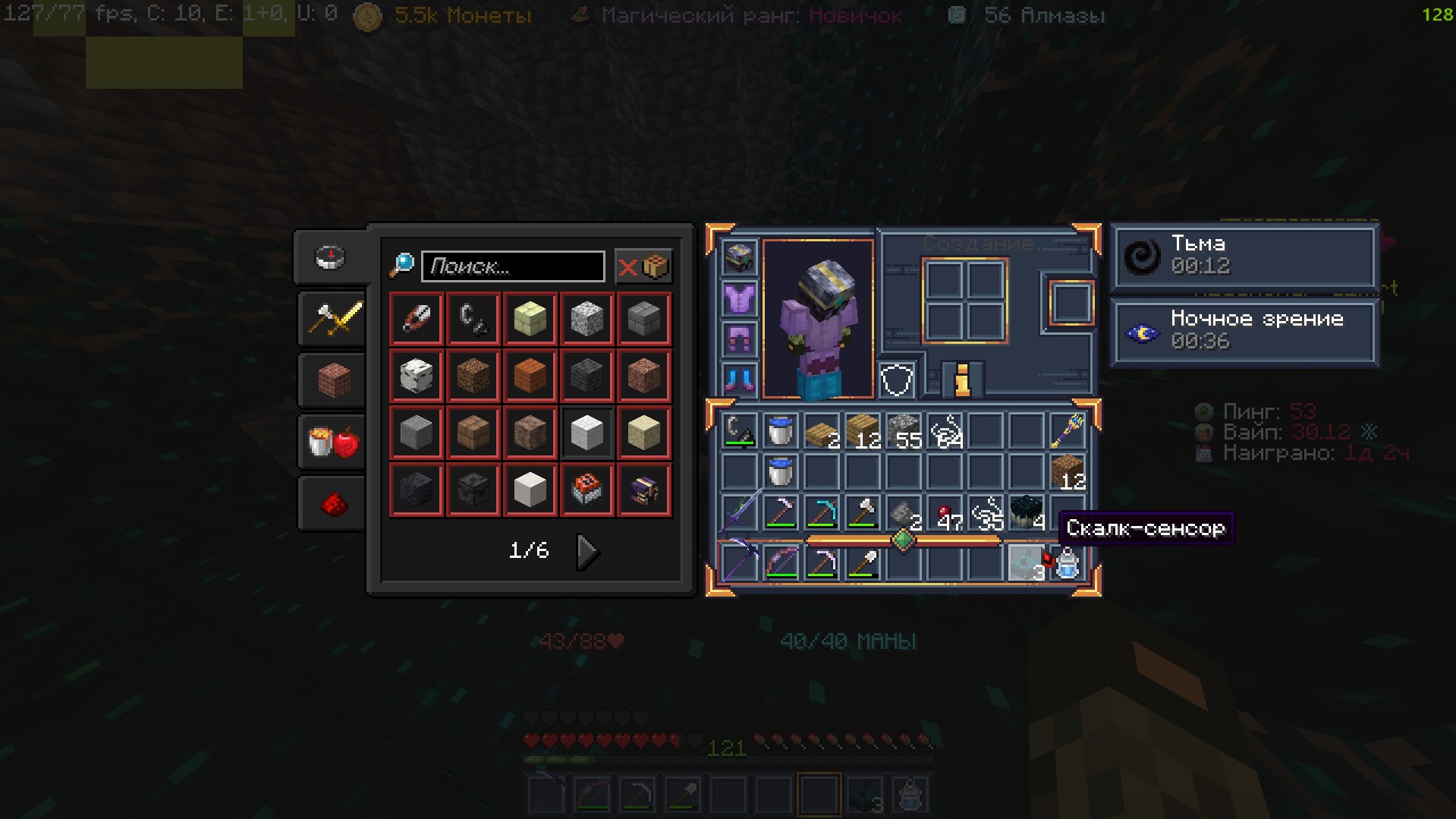
Task: Click the blue boots armor slot
Action: tap(739, 379)
